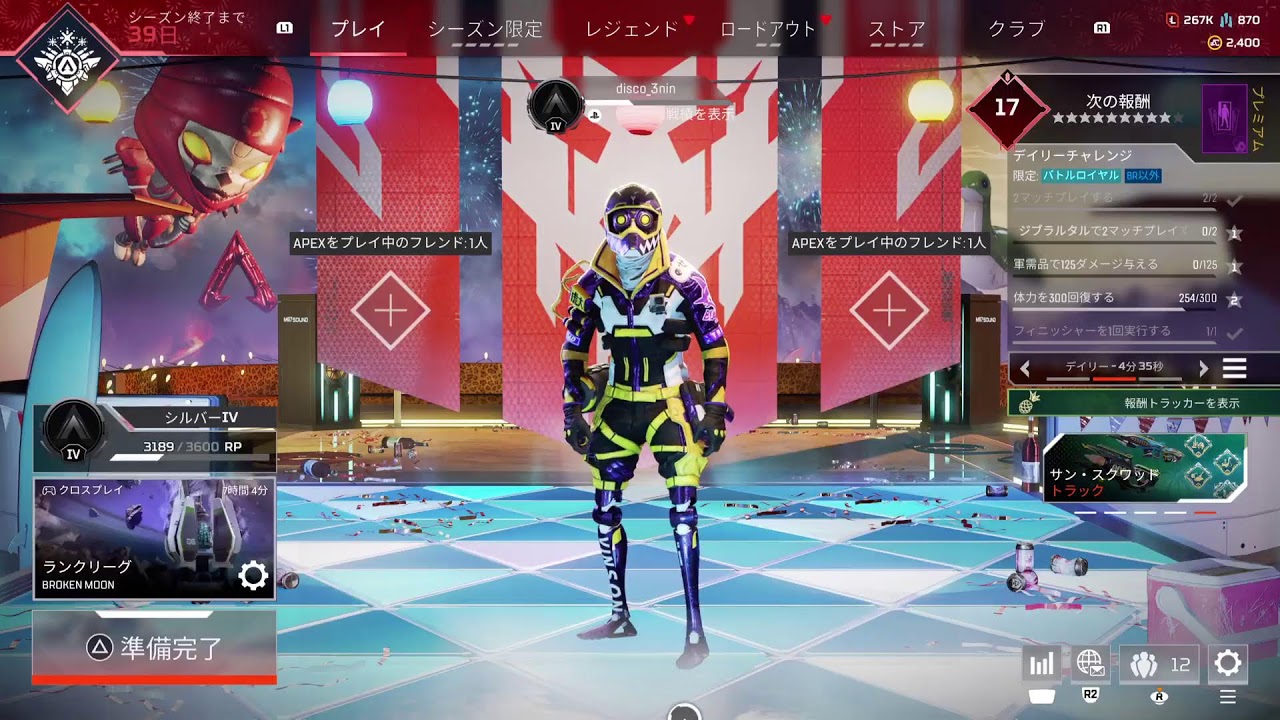Open the ストア menu tab
The height and width of the screenshot is (720, 1280).
pos(895,30)
